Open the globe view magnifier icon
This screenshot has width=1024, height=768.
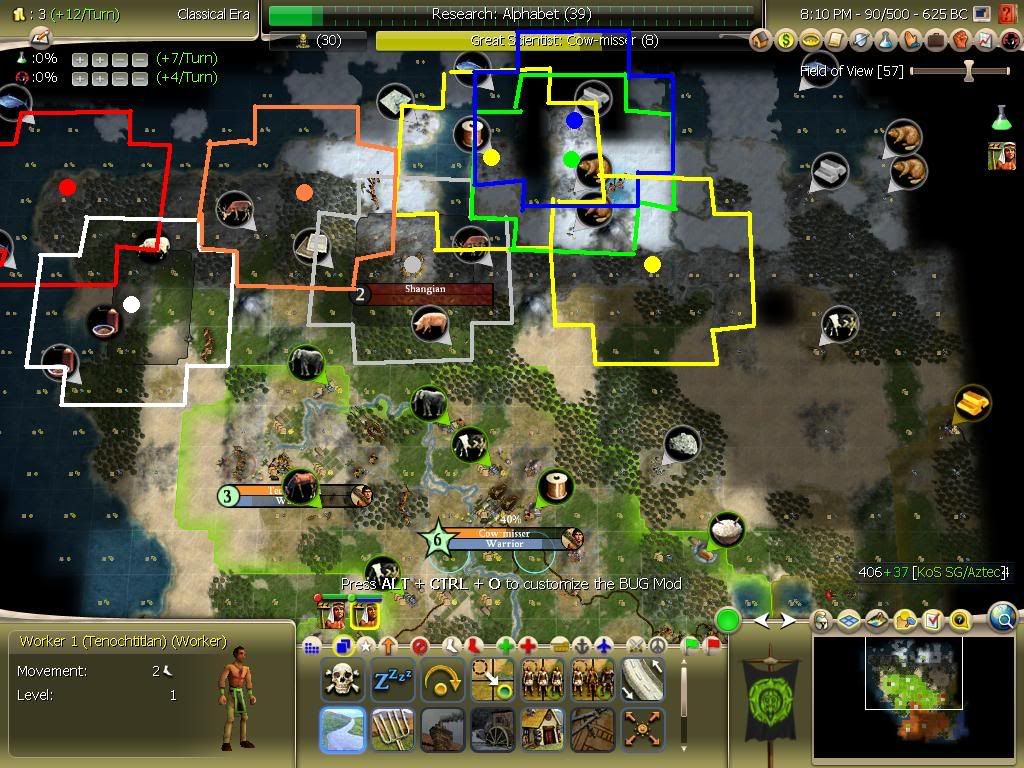point(1003,619)
